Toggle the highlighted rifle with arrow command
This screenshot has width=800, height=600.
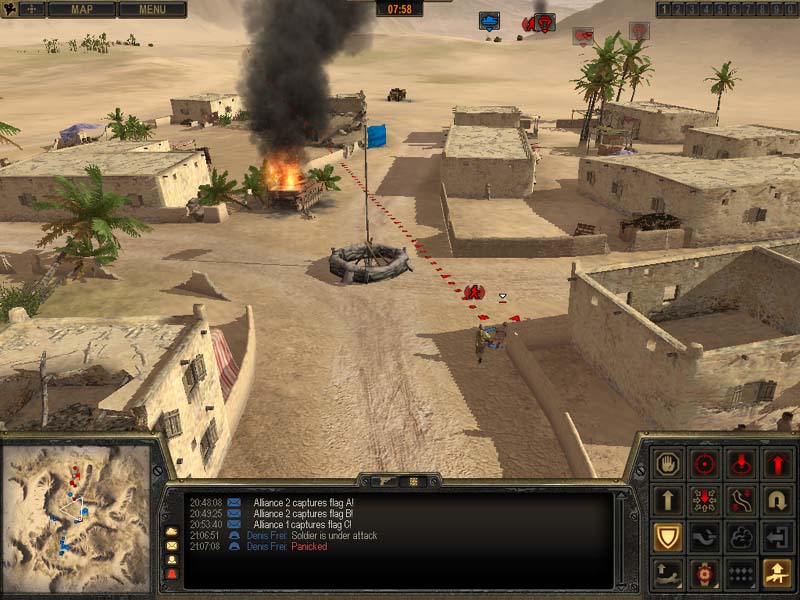(x=777, y=573)
